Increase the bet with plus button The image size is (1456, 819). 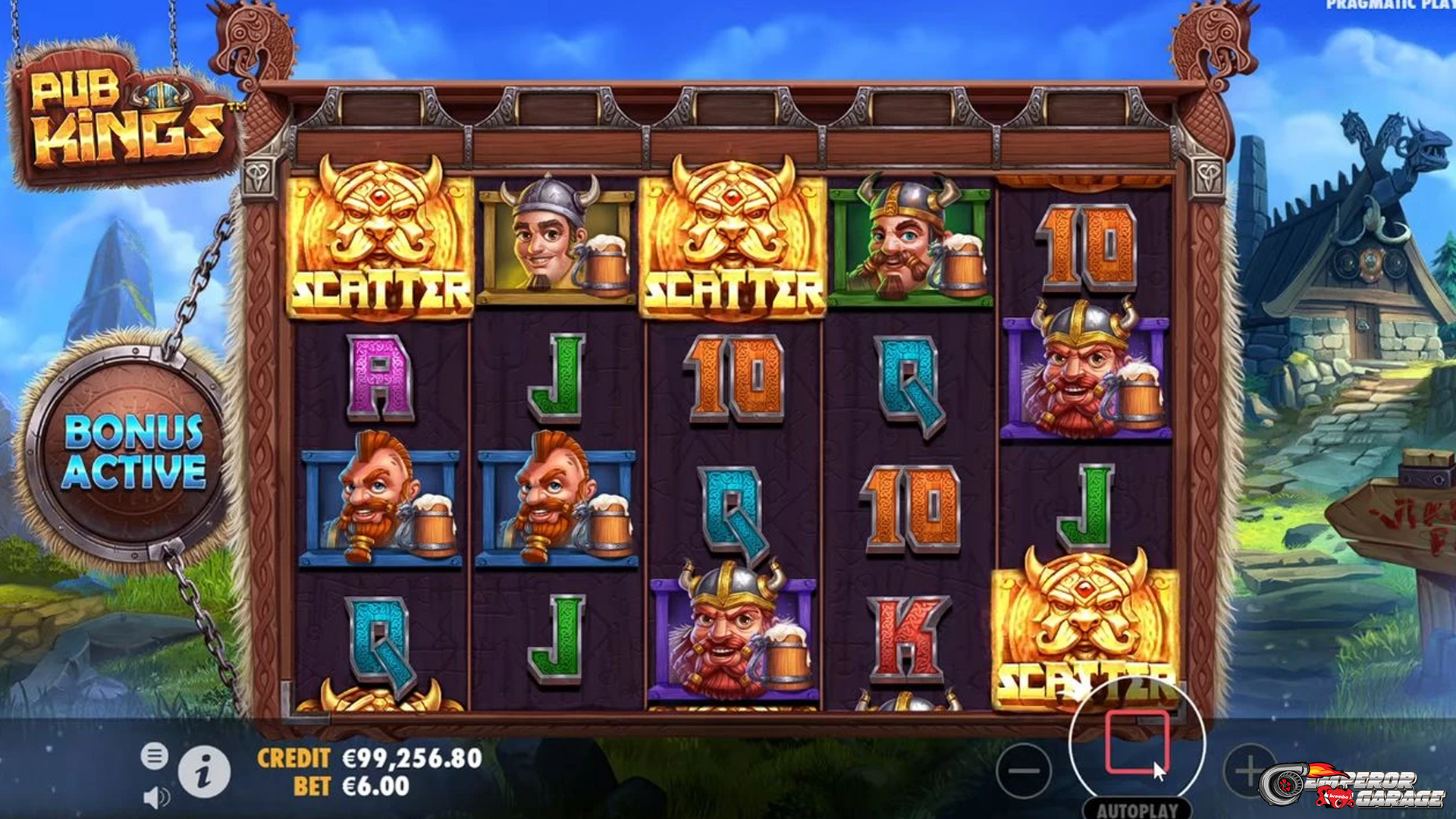pyautogui.click(x=1247, y=771)
